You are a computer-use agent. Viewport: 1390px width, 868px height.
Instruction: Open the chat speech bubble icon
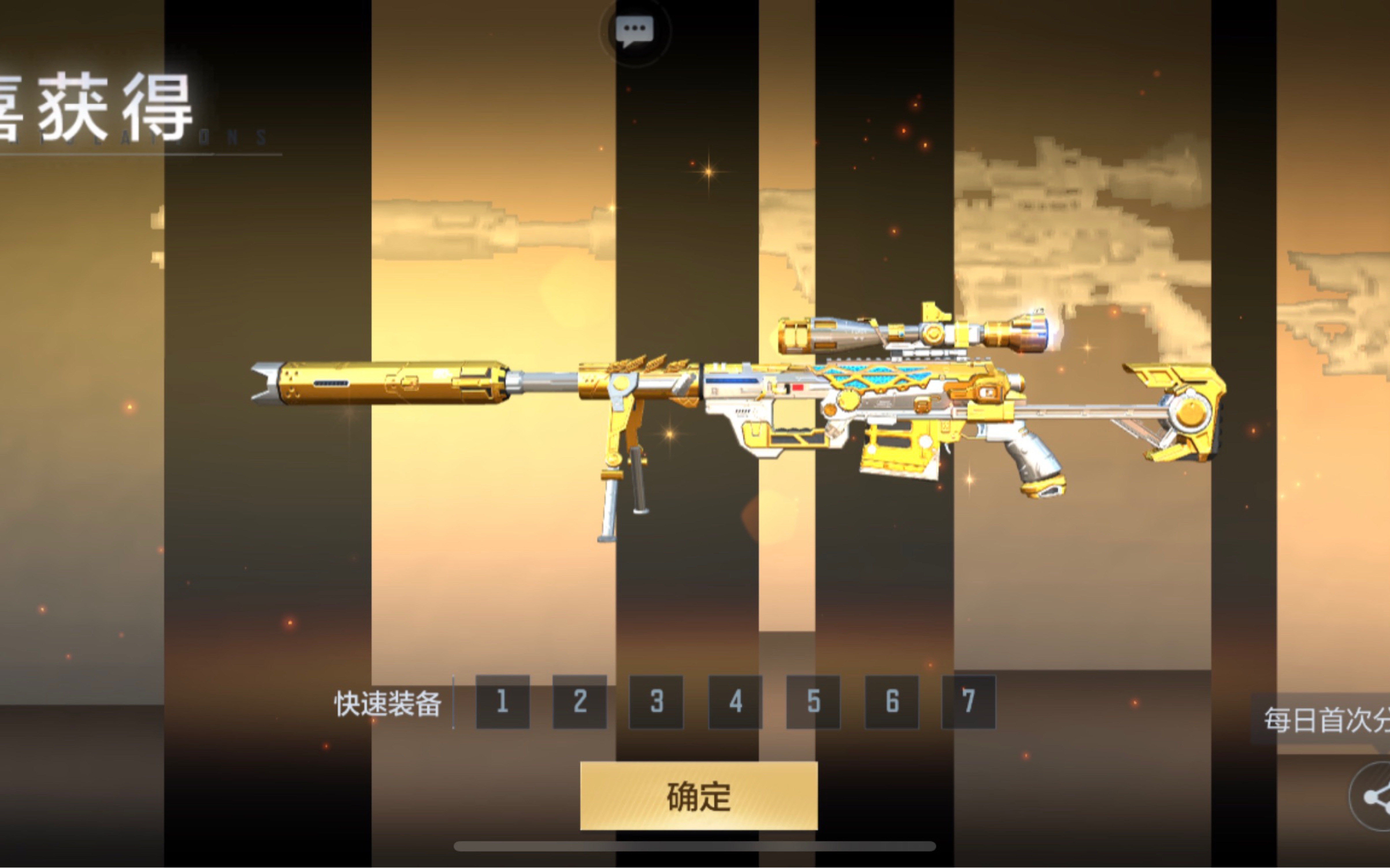click(x=634, y=30)
